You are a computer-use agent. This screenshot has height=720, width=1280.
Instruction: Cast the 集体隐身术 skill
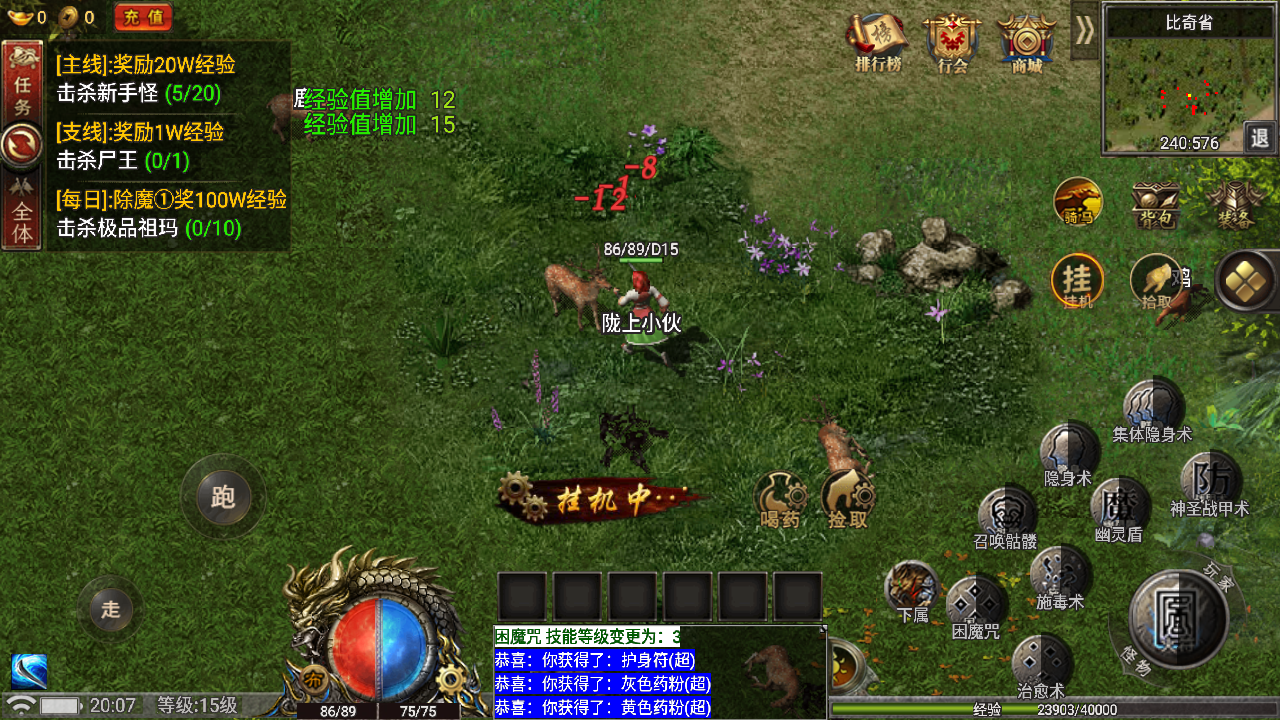click(x=1153, y=406)
